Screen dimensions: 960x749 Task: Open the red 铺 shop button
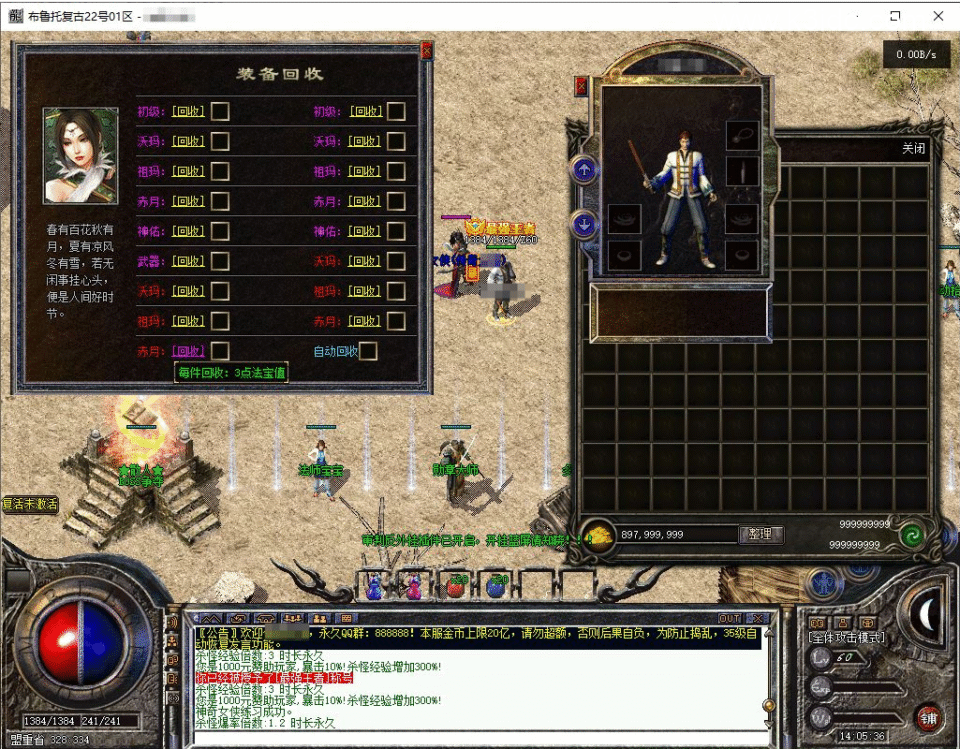pyautogui.click(x=928, y=717)
